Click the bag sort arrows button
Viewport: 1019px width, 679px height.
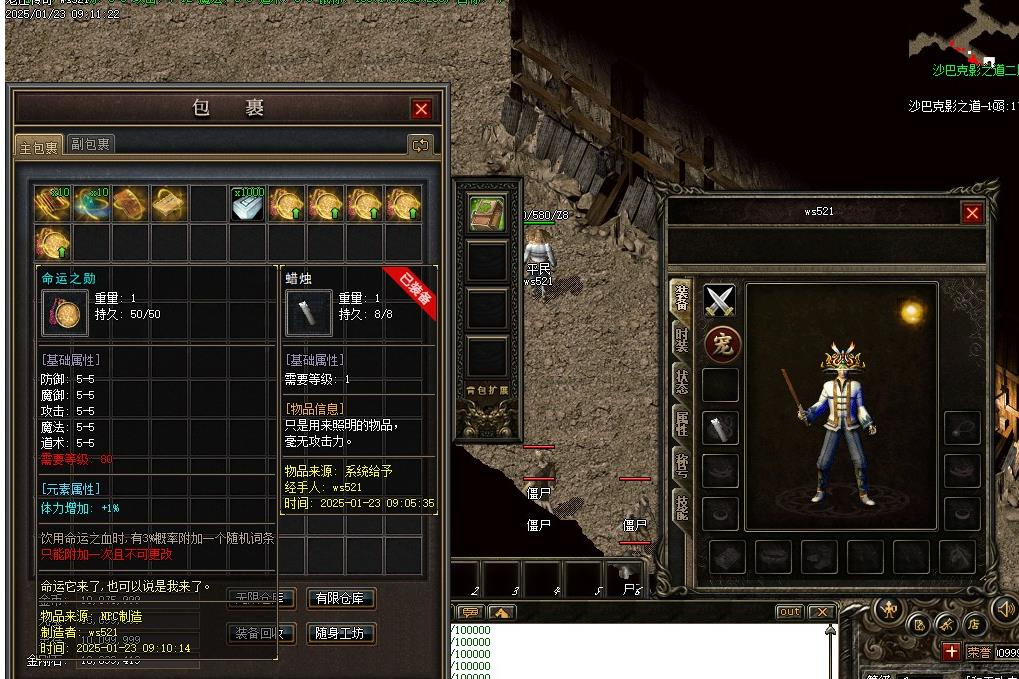[x=420, y=145]
